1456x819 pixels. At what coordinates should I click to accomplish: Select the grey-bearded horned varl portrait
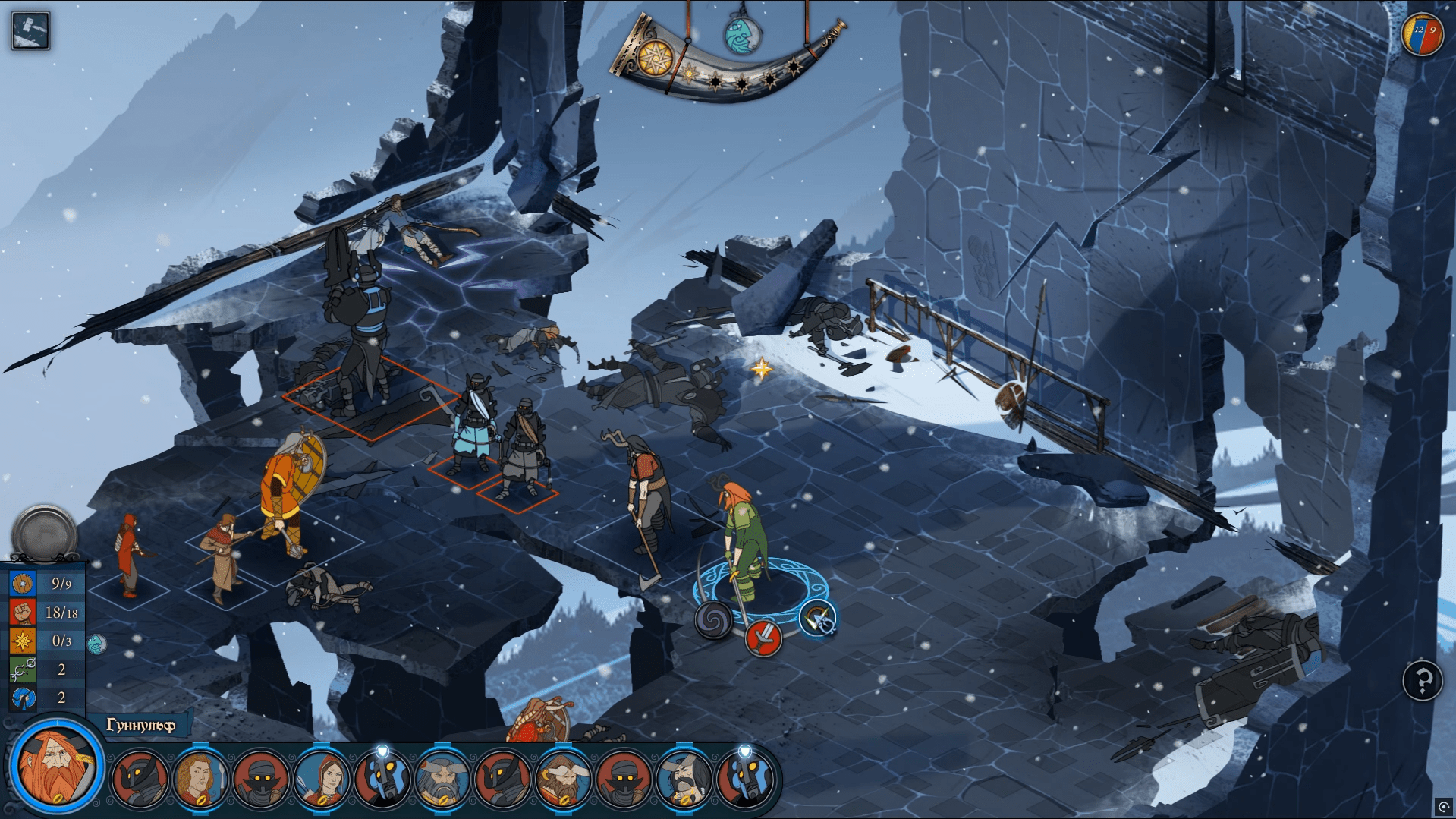[442, 780]
